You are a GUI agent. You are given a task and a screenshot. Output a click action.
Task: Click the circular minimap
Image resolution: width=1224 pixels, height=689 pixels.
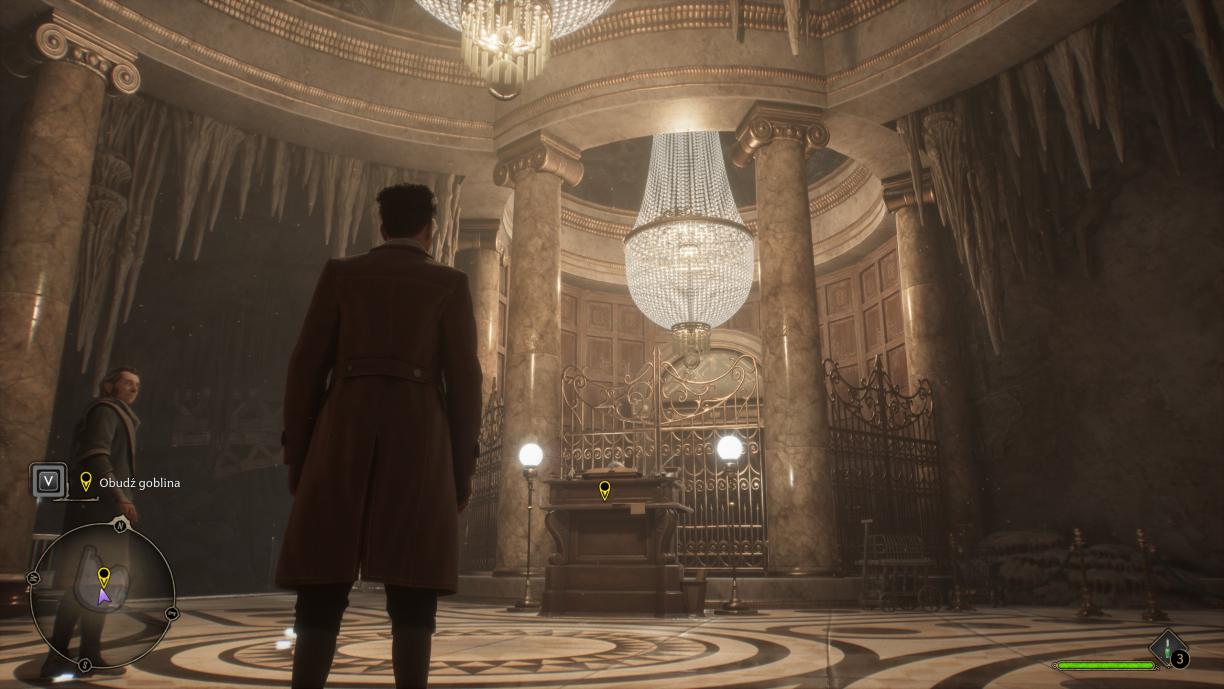click(x=102, y=598)
